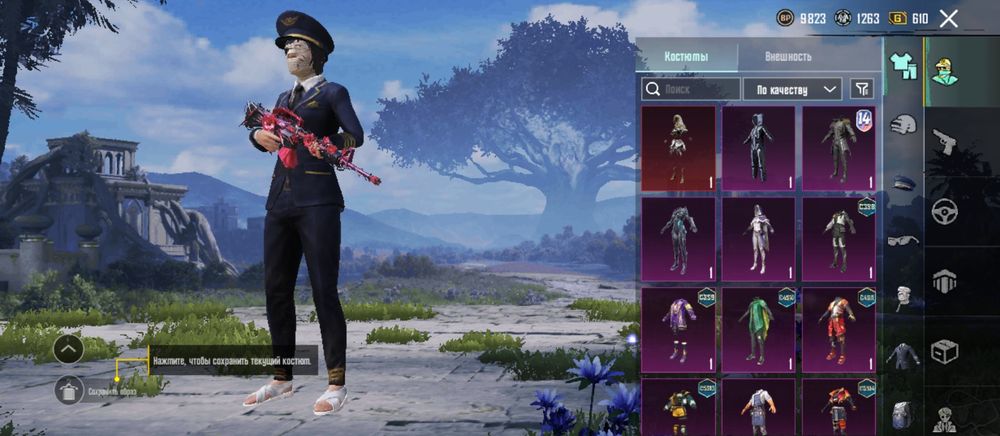Open the steering wheel vehicle section
Image resolution: width=1000 pixels, height=436 pixels.
pyautogui.click(x=944, y=211)
